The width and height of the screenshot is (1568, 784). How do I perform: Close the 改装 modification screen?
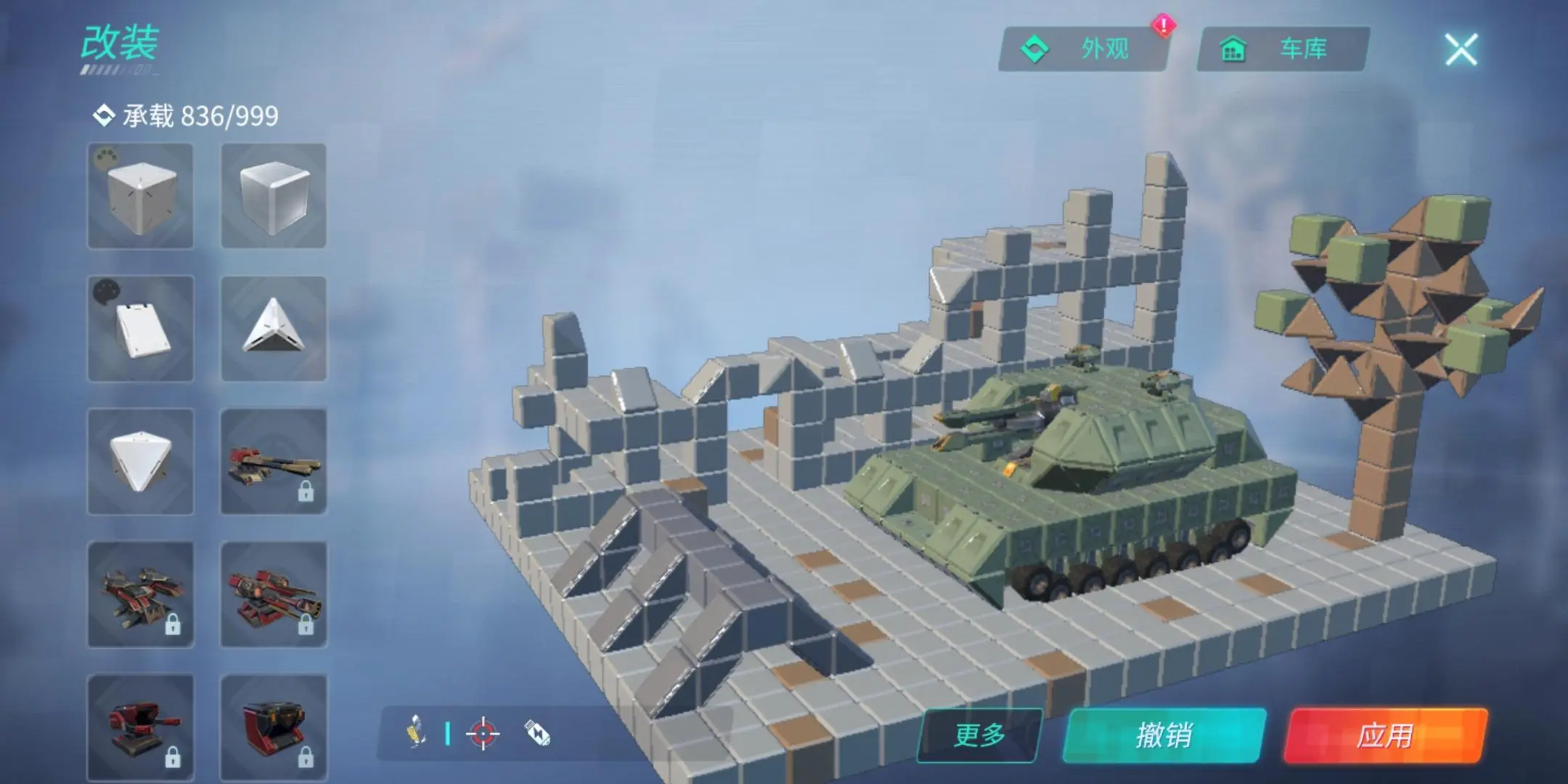pos(1461,49)
